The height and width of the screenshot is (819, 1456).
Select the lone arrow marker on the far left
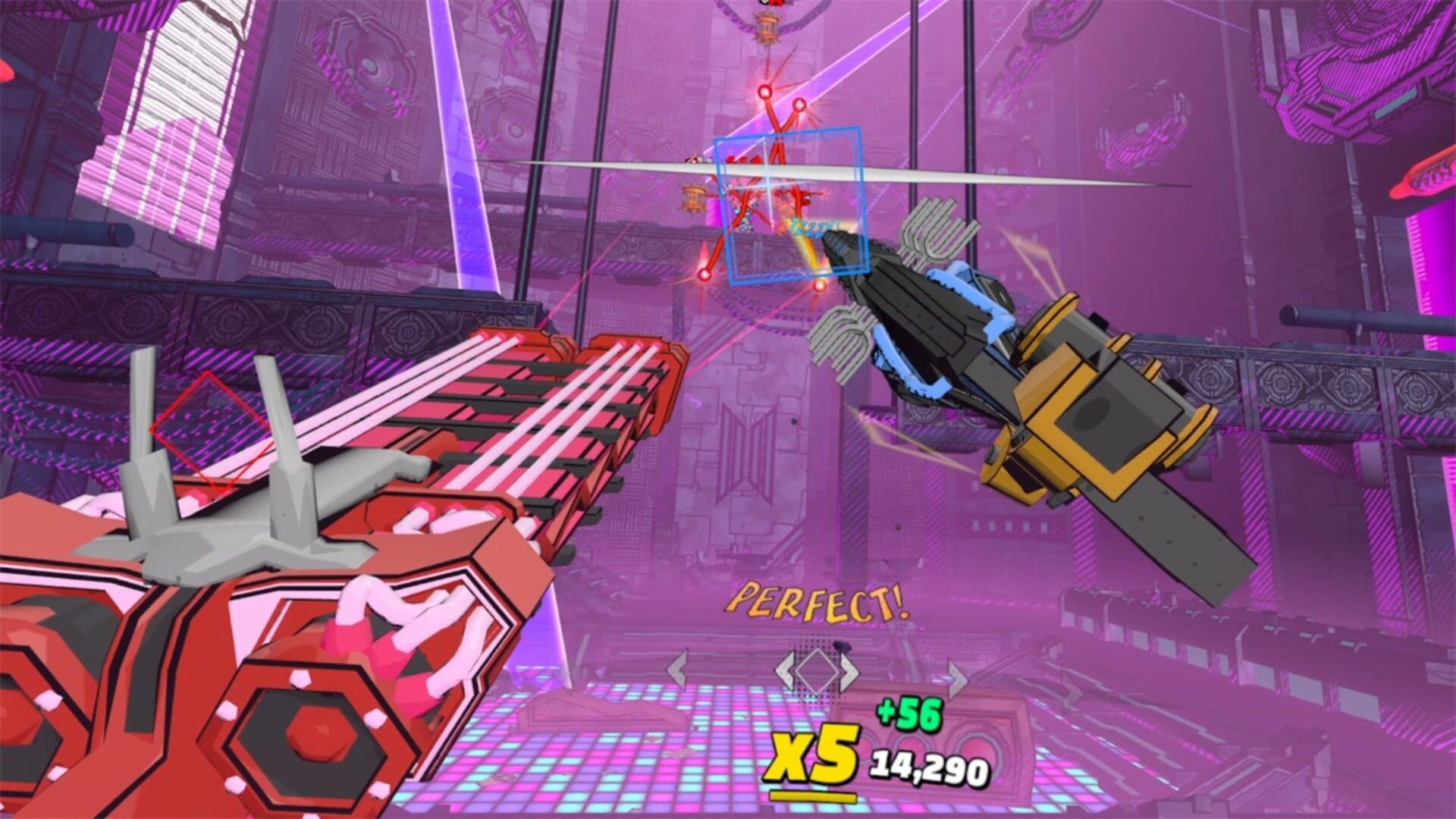tap(678, 670)
